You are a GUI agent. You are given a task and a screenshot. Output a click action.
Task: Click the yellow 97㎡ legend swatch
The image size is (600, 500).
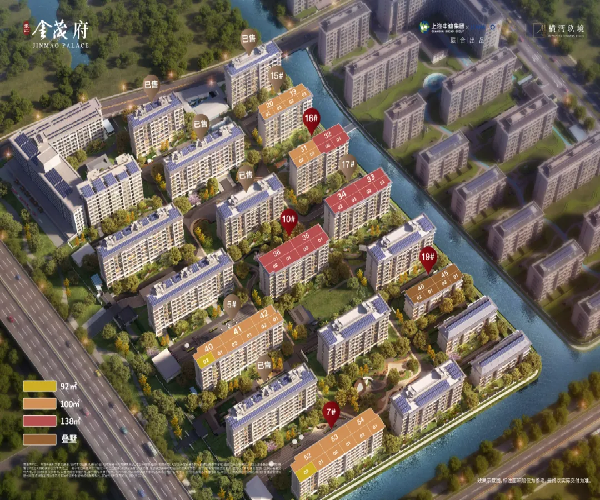pos(41,386)
